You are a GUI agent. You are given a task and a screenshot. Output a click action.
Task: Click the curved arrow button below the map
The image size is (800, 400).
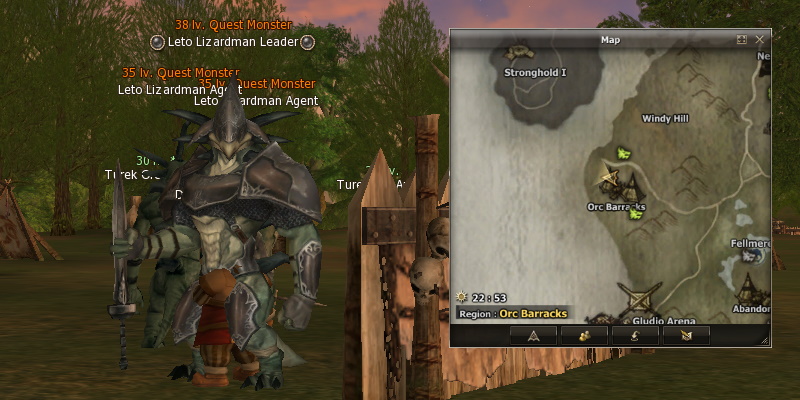(x=633, y=336)
